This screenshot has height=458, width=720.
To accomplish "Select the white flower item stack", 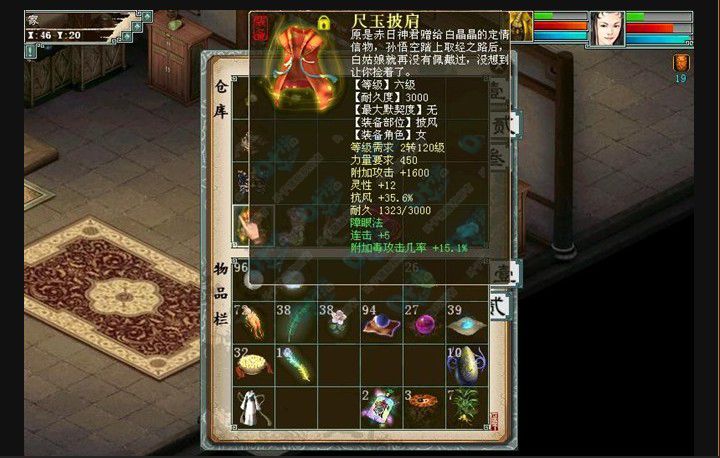I will (x=338, y=322).
